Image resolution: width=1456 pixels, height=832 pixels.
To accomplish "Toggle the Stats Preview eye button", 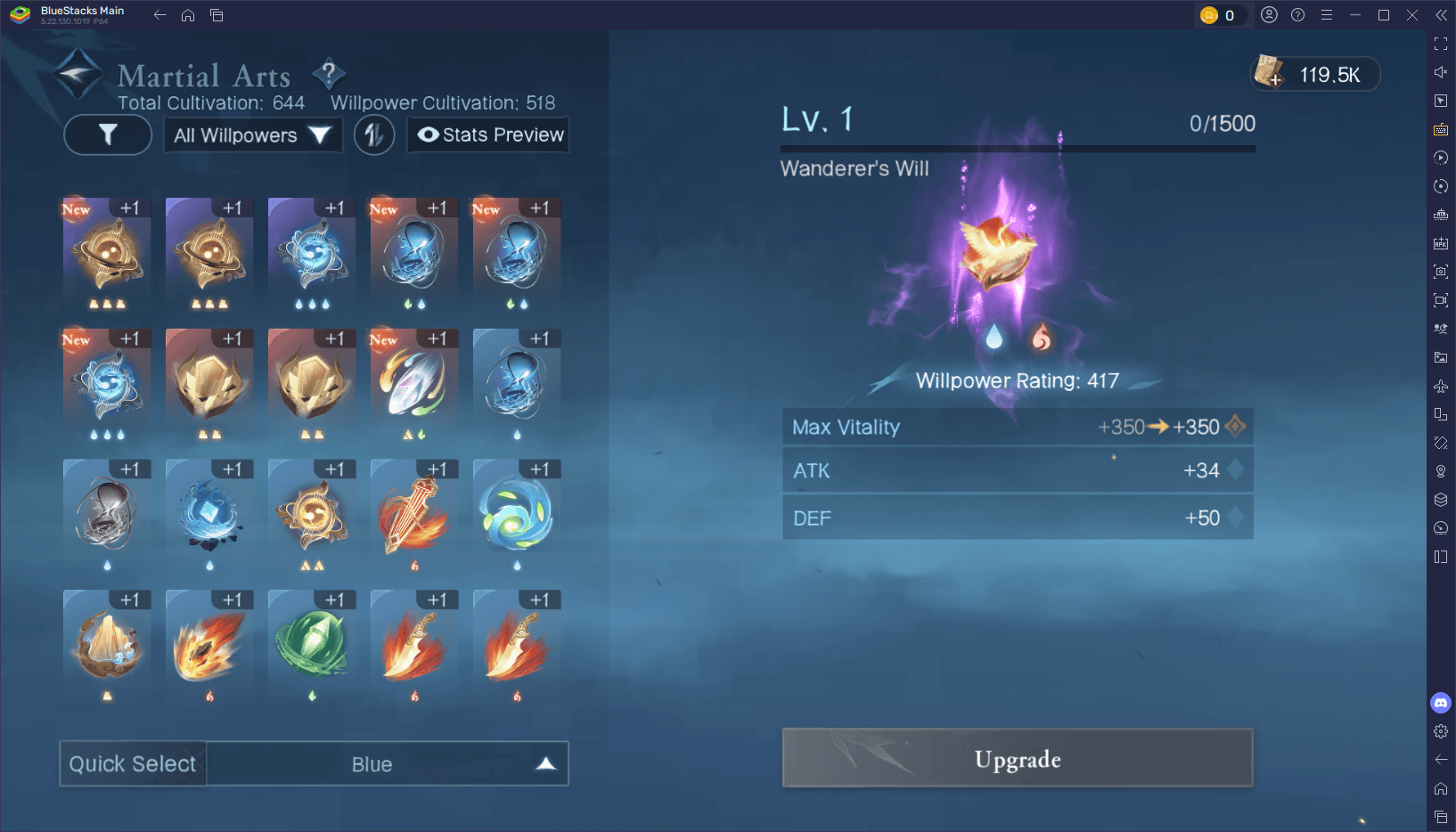I will pyautogui.click(x=487, y=135).
